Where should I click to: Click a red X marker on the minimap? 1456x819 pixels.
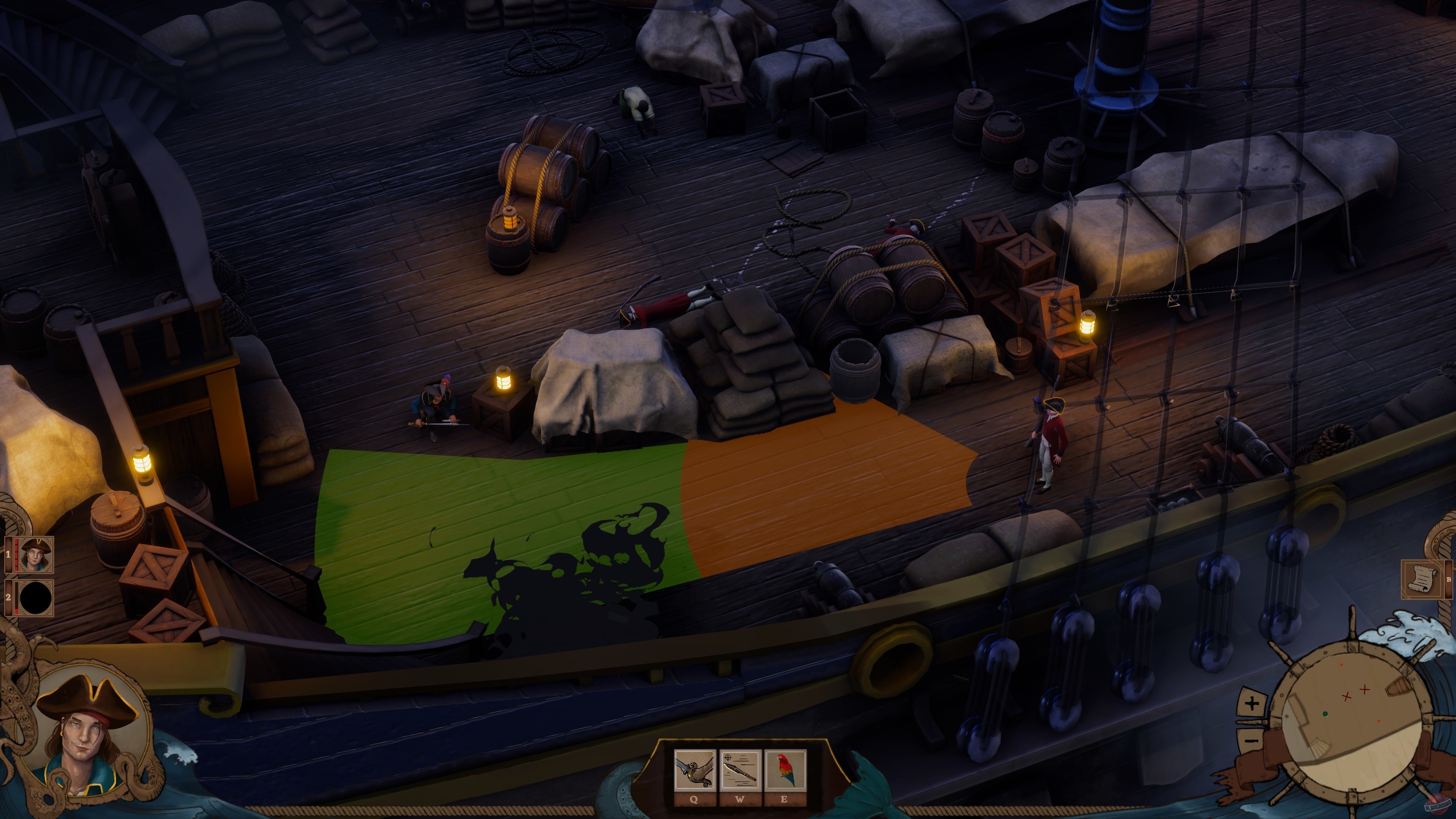1365,690
